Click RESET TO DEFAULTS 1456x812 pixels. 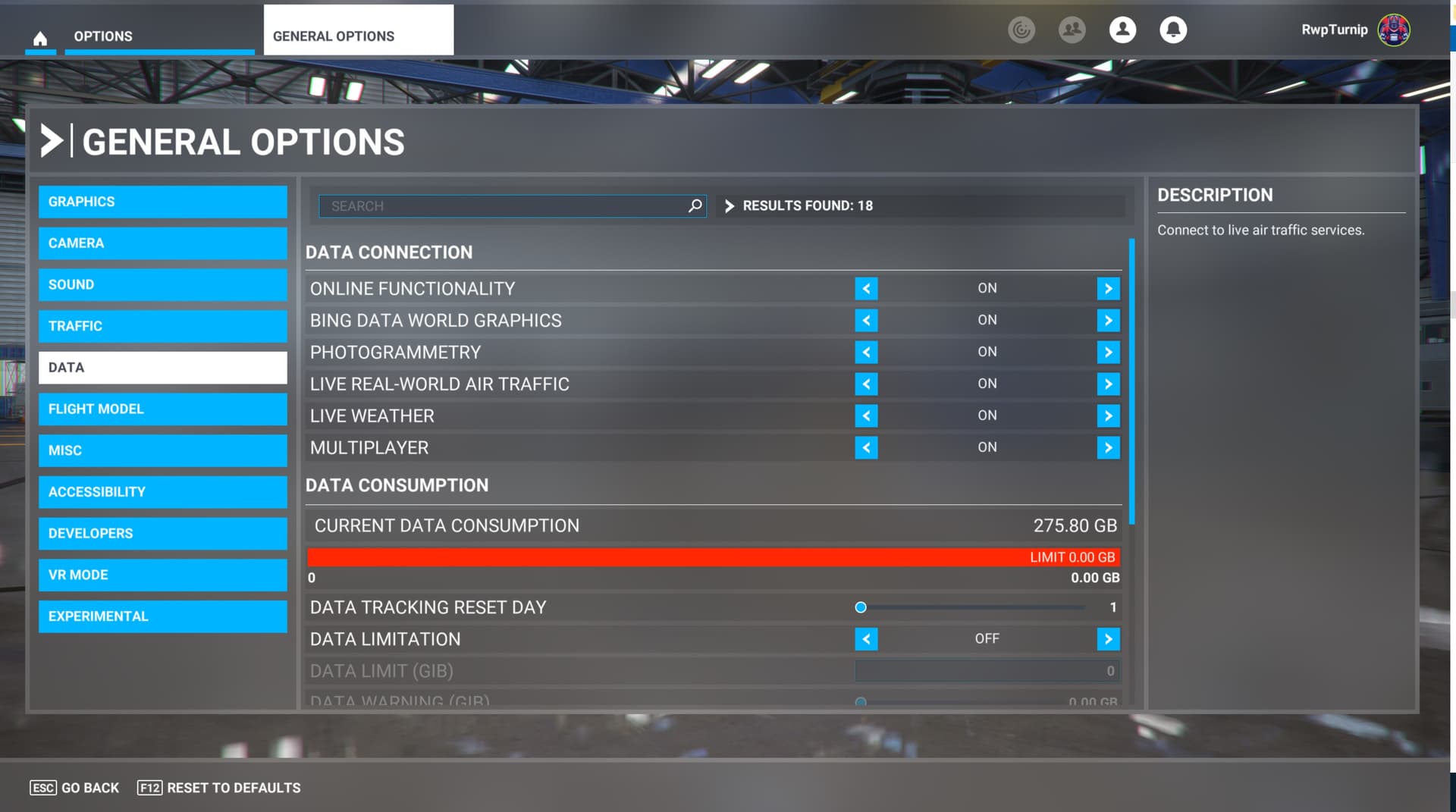click(218, 788)
